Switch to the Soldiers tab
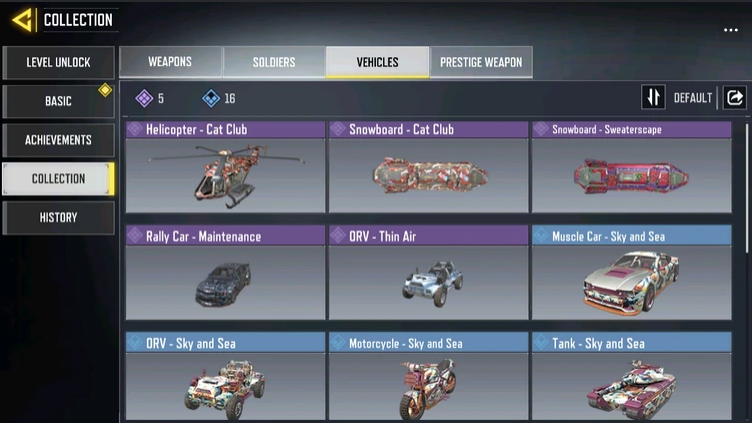This screenshot has width=752, height=423. pos(274,62)
